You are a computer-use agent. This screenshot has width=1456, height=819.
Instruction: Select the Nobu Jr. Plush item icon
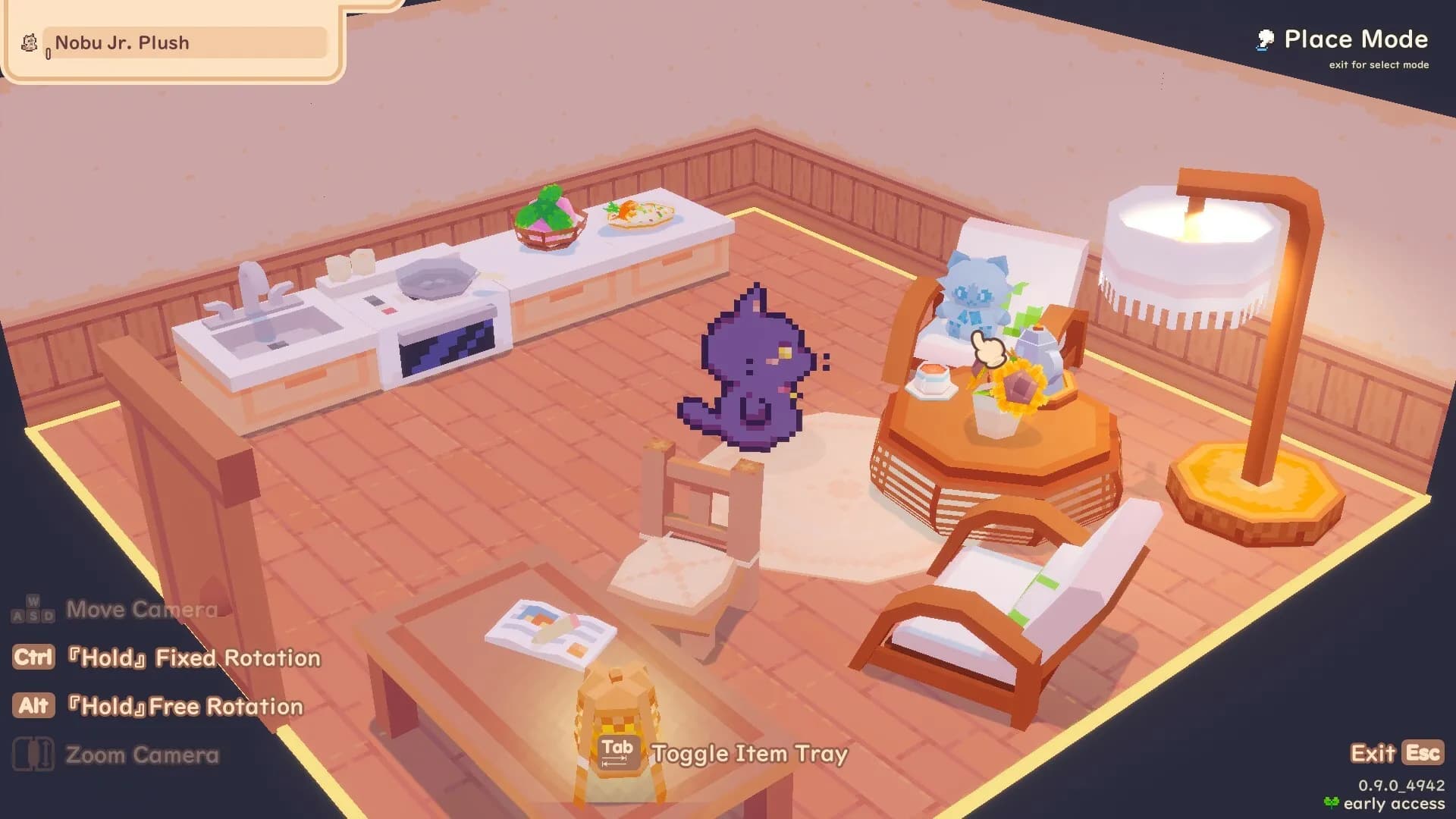28,43
